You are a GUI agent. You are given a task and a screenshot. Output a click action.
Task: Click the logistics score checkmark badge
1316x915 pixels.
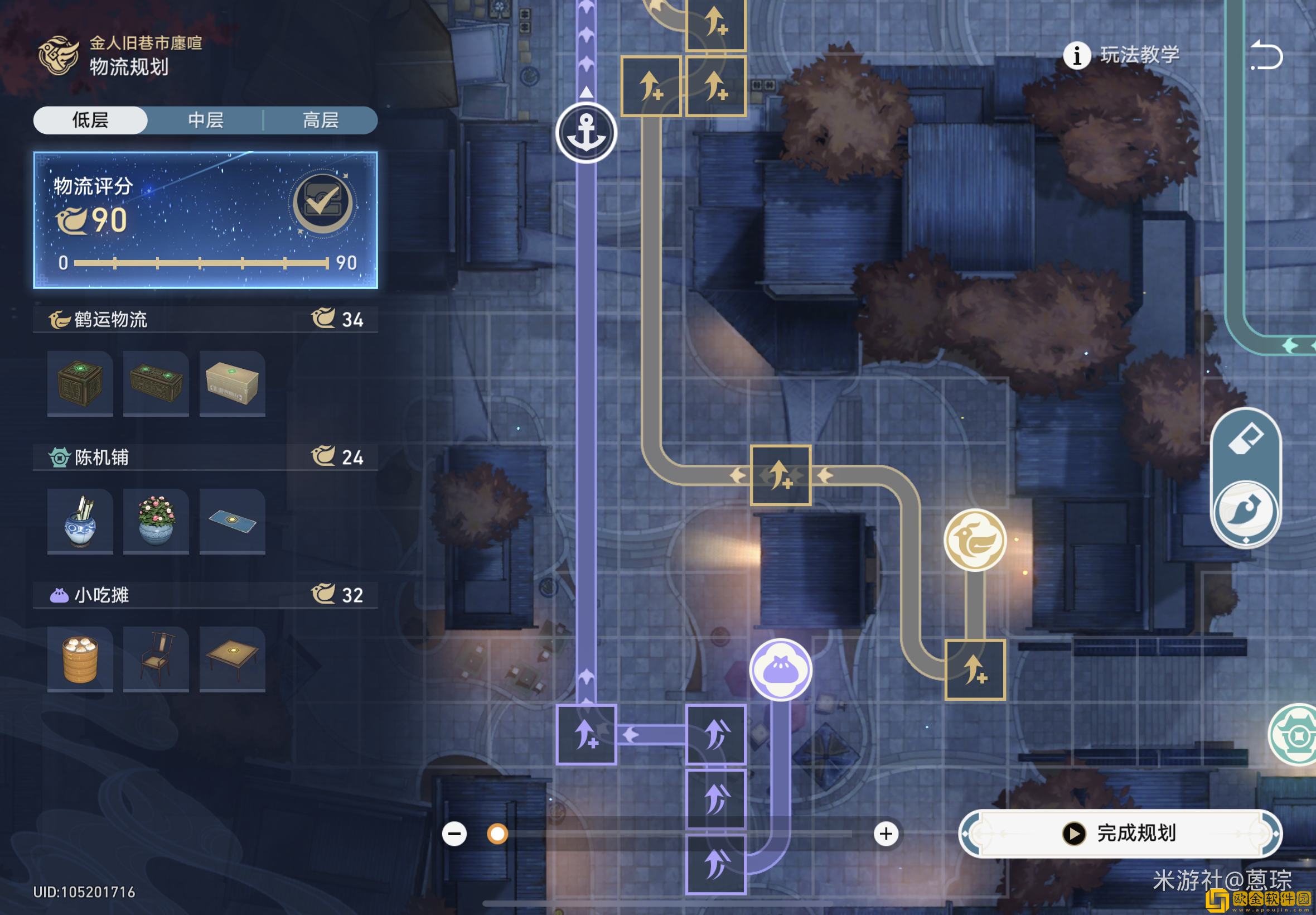click(x=322, y=203)
